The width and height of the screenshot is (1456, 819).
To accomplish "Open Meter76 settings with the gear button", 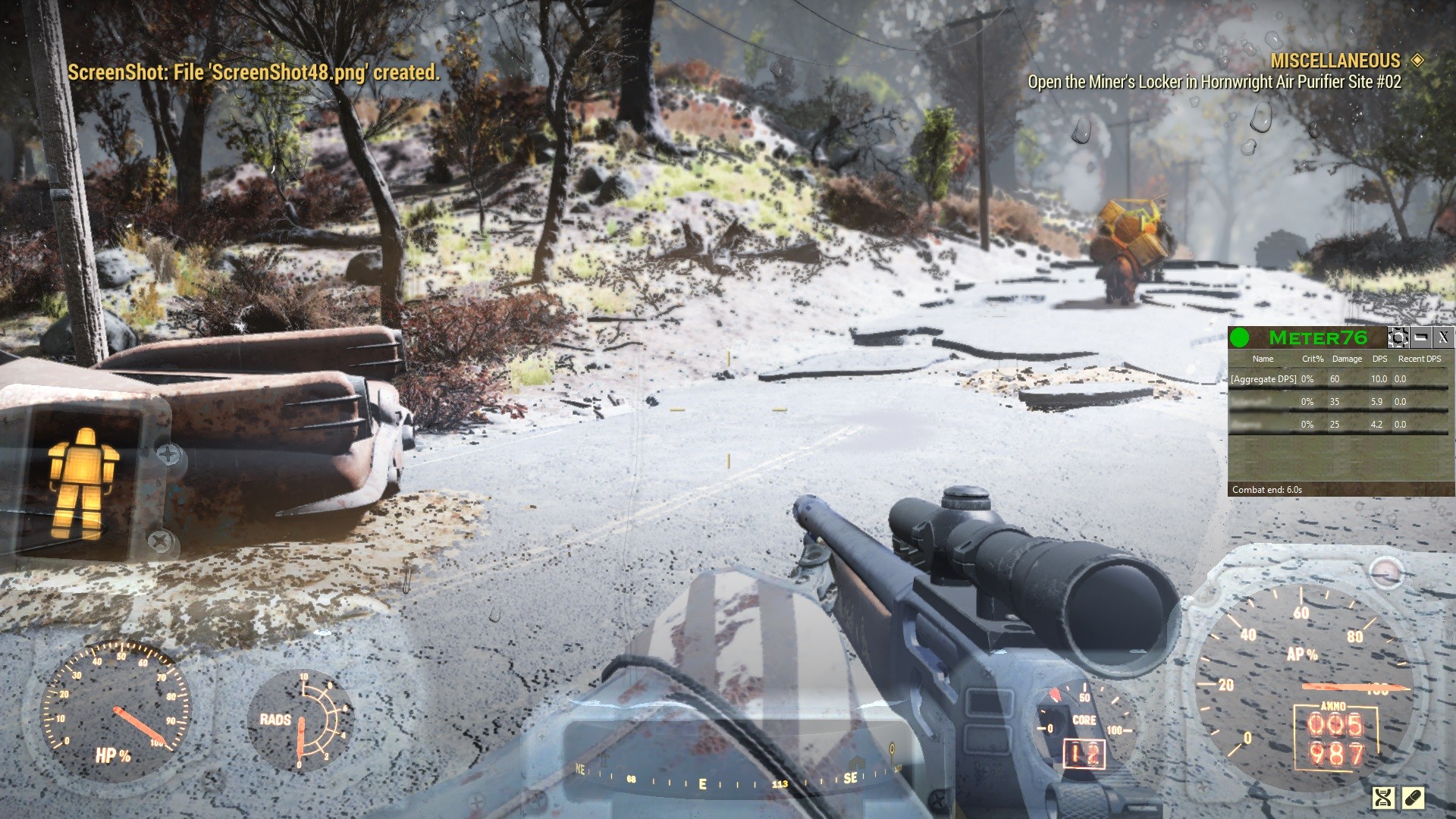I will pos(1398,337).
